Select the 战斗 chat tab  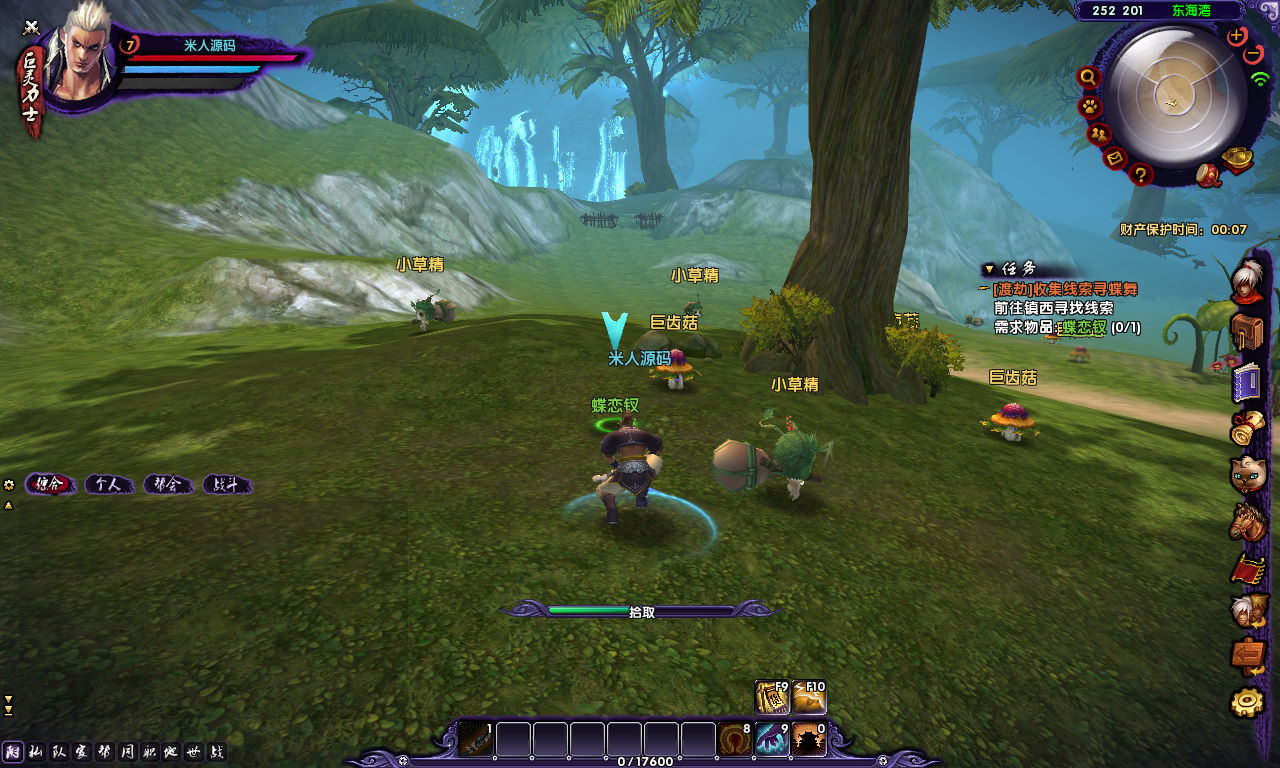tap(226, 485)
